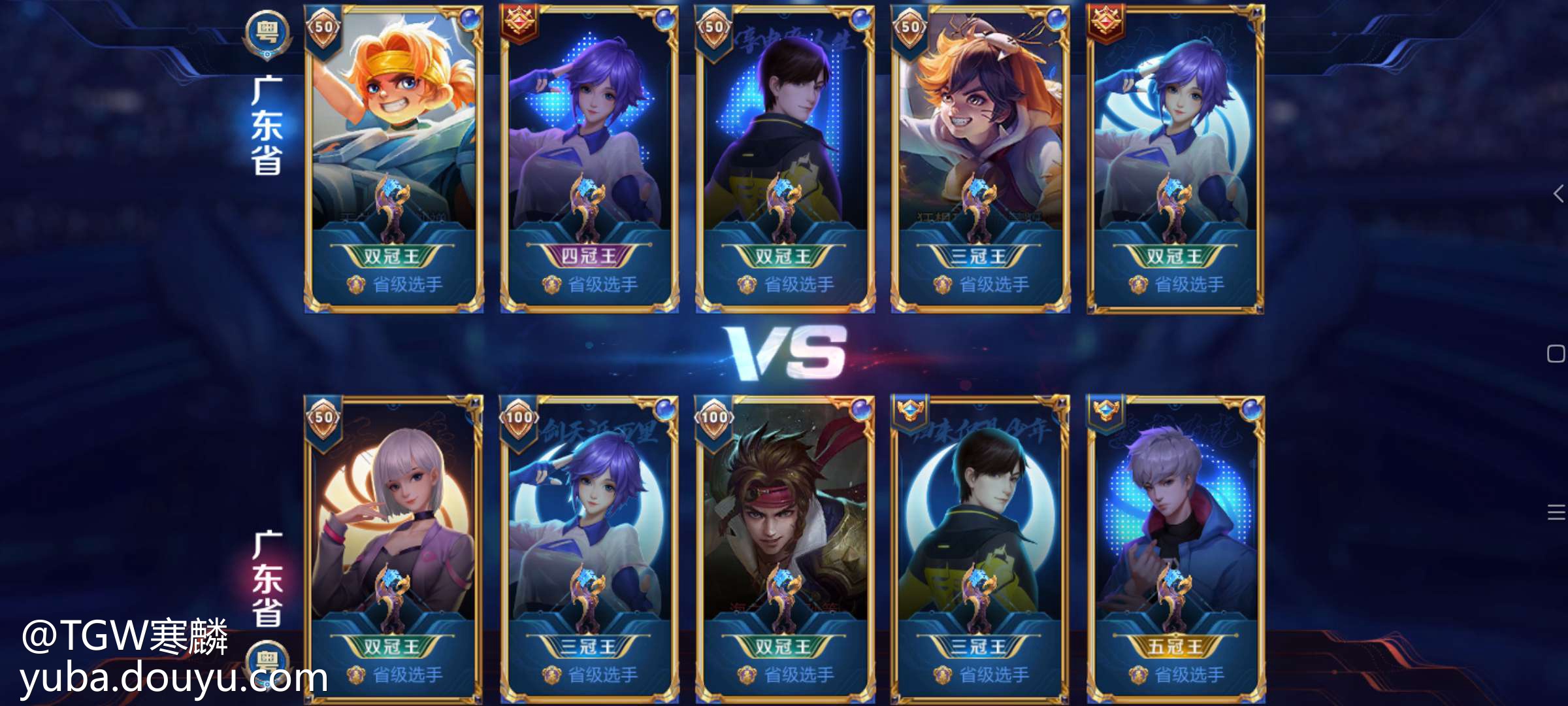This screenshot has height=706, width=1568.
Task: Select the dark-haired man 三冠王 card
Action: (980, 548)
